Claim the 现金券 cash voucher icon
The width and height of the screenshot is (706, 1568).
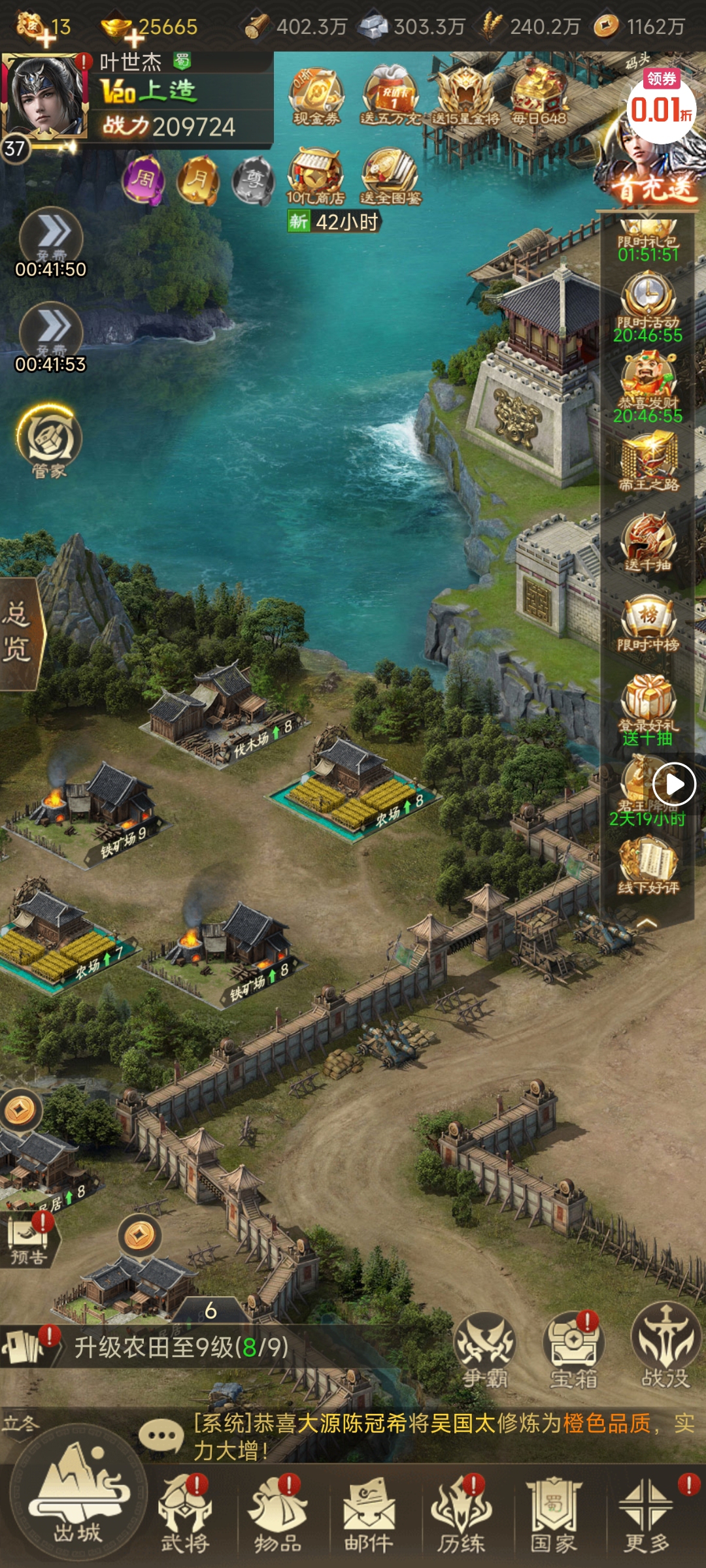click(x=316, y=97)
